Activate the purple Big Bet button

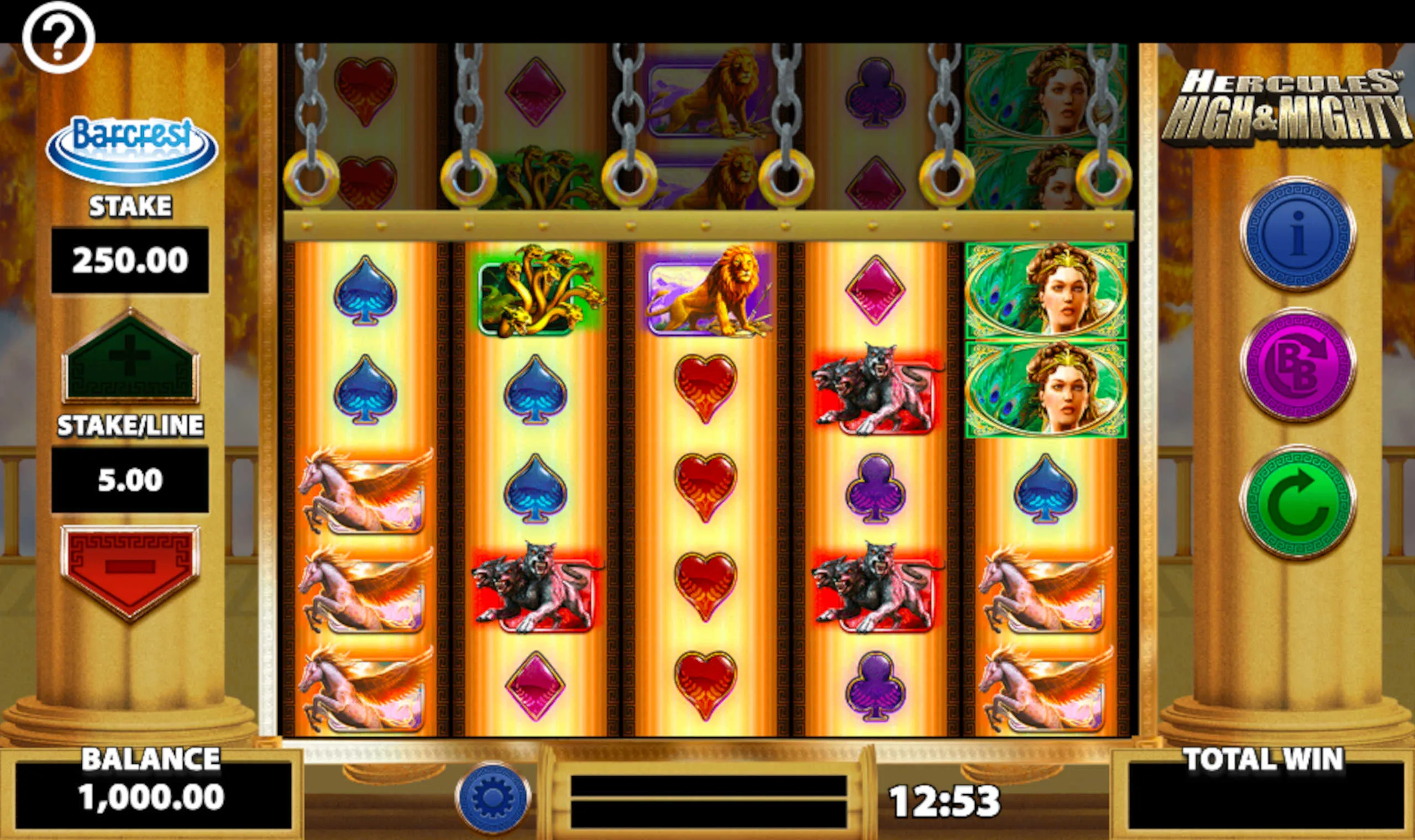[x=1298, y=365]
